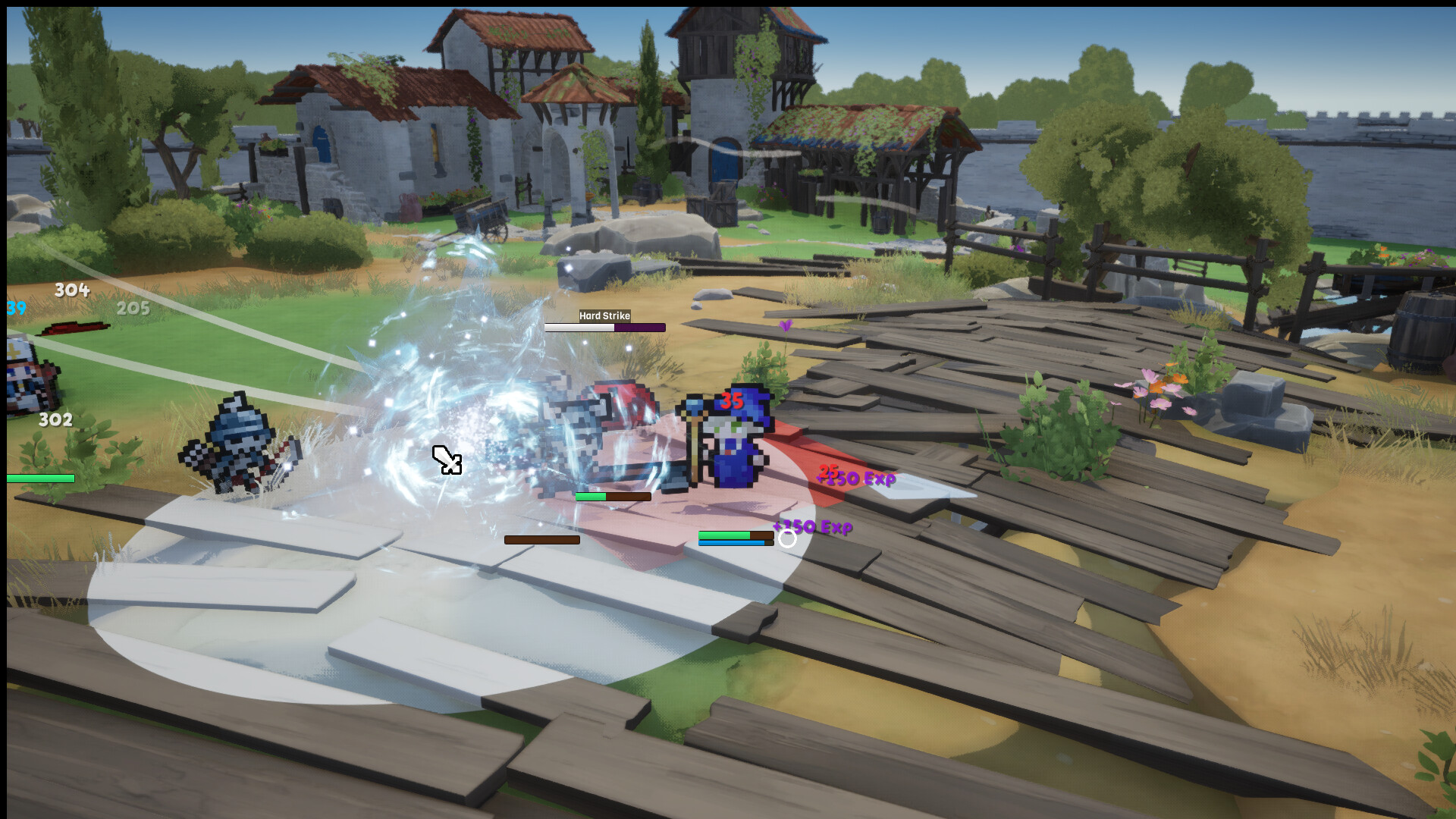Viewport: 1456px width, 819px height.
Task: Click the purple flower marker above the planks
Action: click(785, 324)
